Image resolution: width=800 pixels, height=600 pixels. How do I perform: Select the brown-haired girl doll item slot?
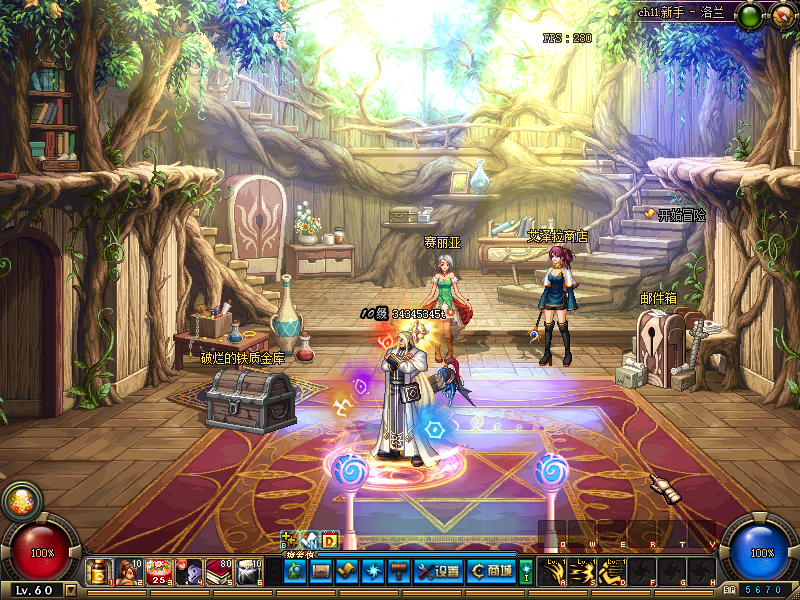[128, 571]
